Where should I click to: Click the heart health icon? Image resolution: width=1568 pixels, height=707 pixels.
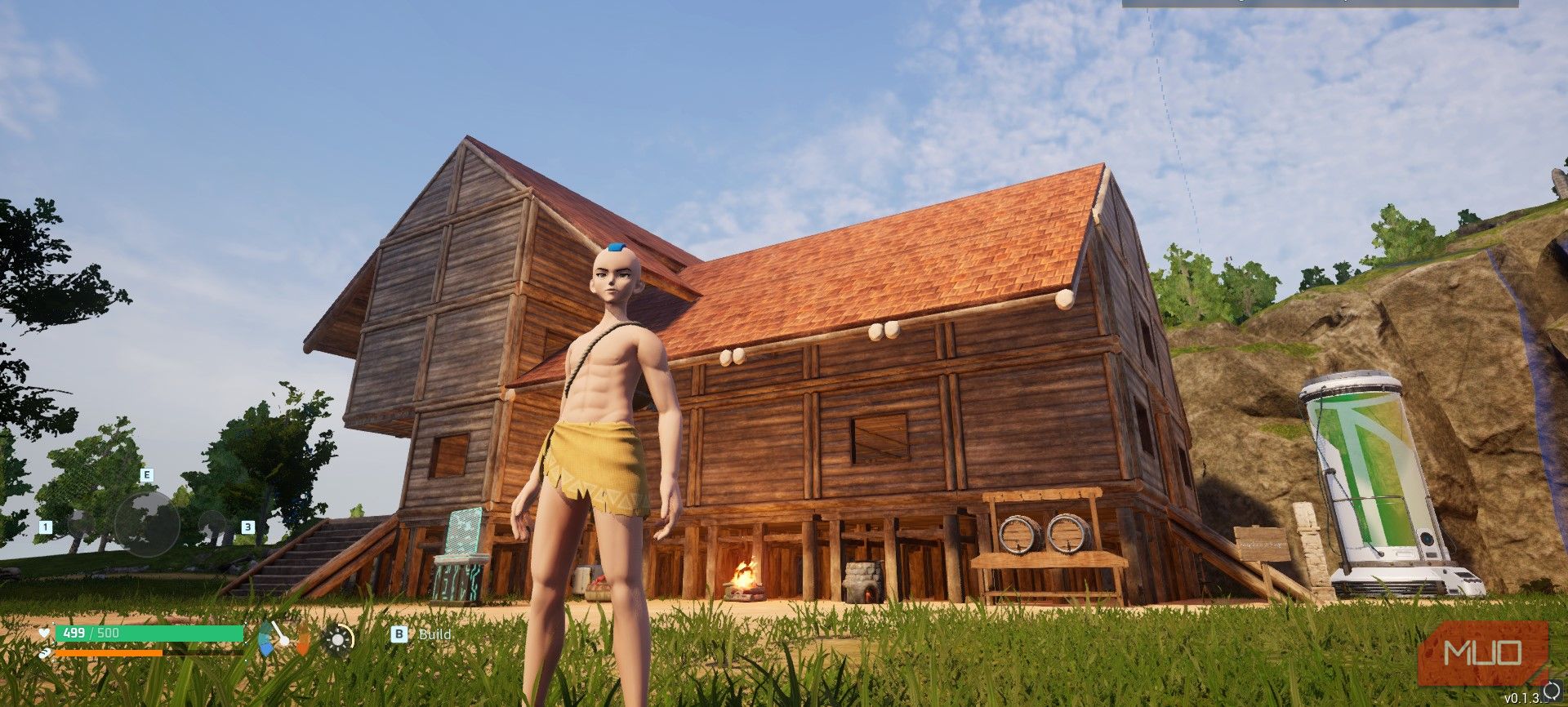click(43, 631)
